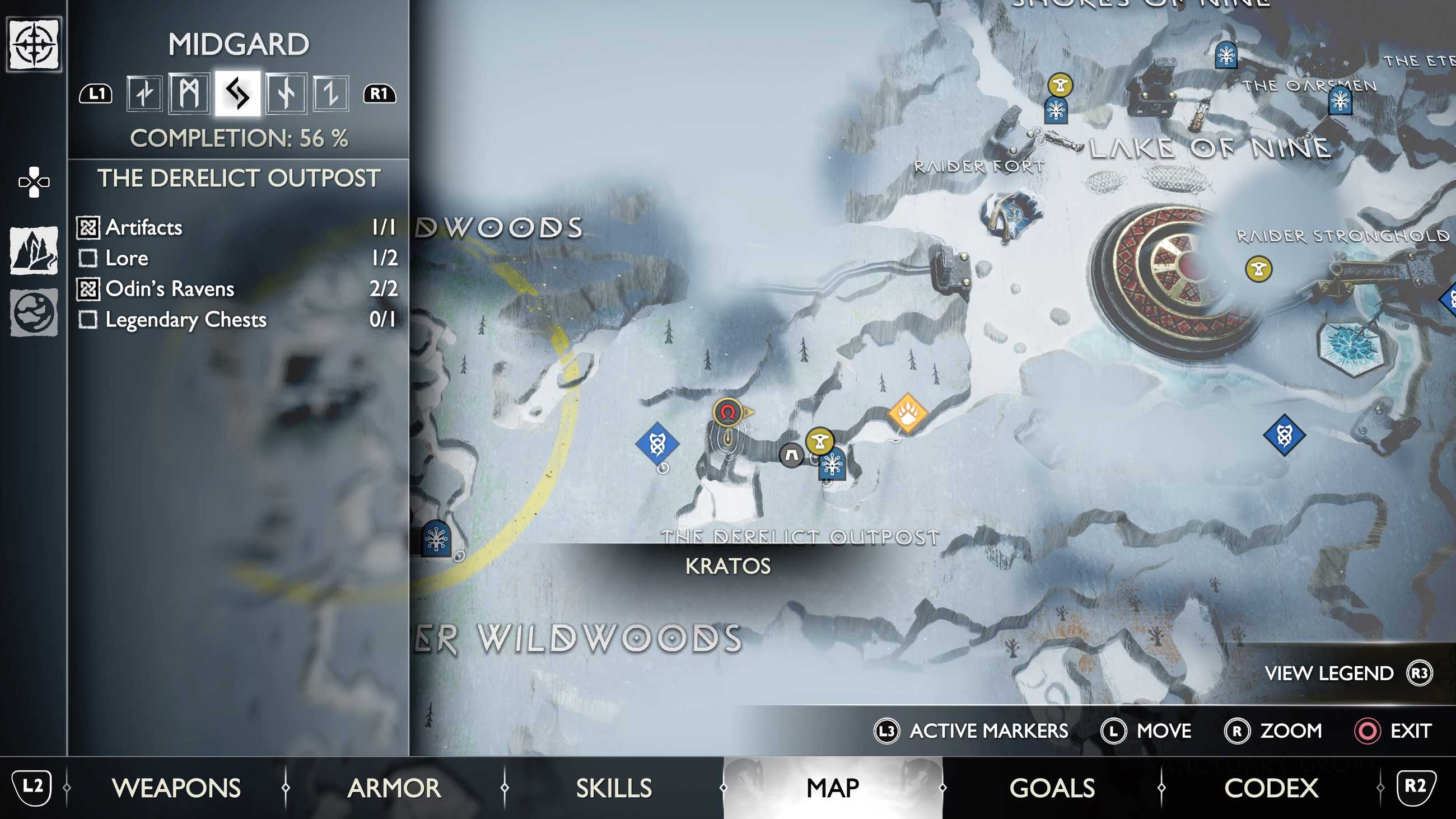Switch to the GOALS tab
The width and height of the screenshot is (1456, 819).
pos(1053,787)
